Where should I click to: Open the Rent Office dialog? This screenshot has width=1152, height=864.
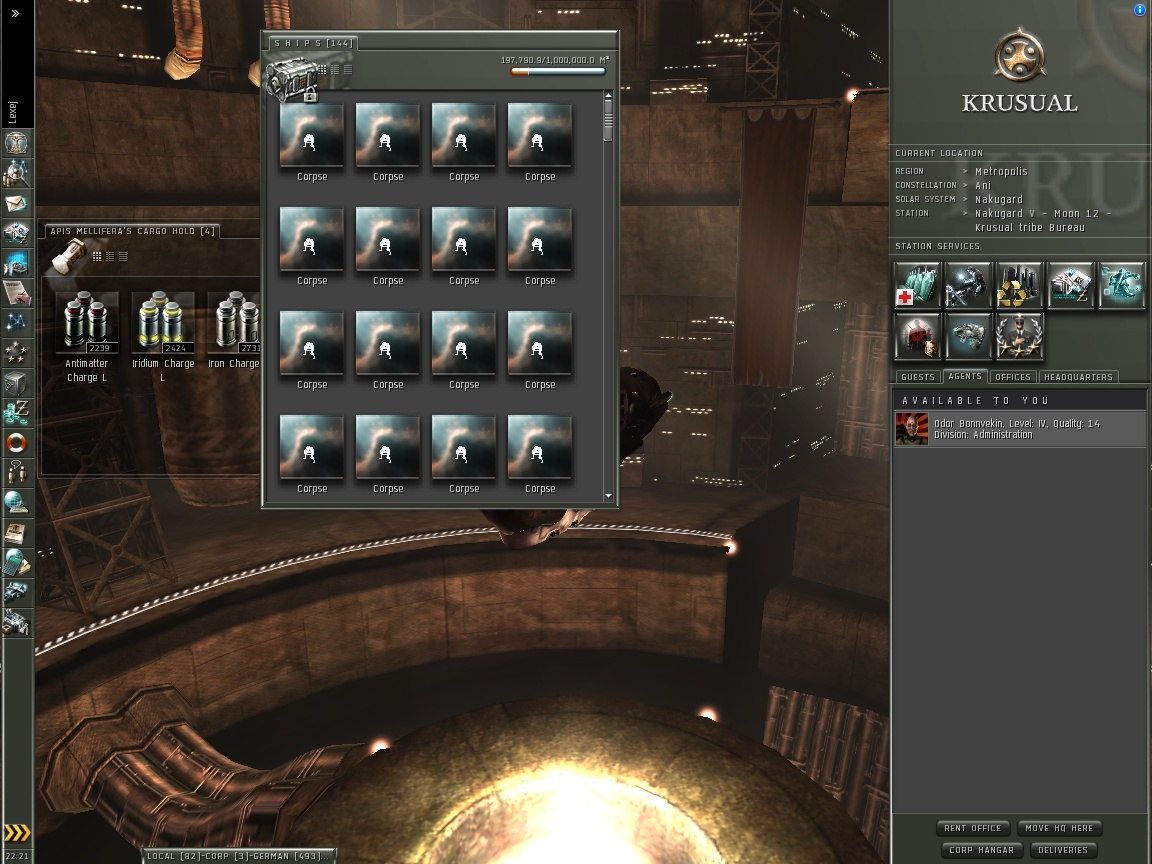(973, 828)
